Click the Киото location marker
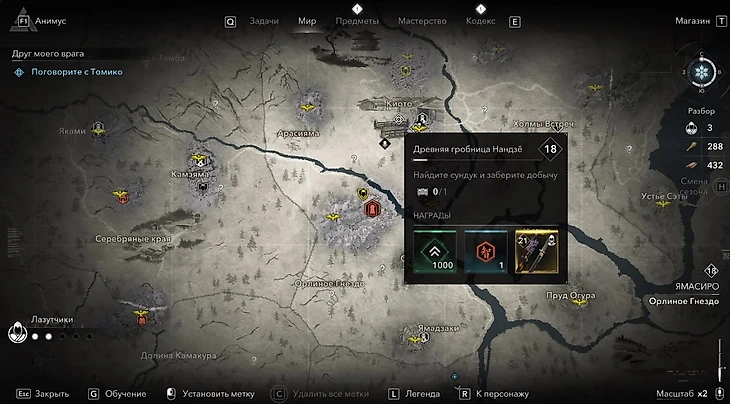 click(x=400, y=118)
